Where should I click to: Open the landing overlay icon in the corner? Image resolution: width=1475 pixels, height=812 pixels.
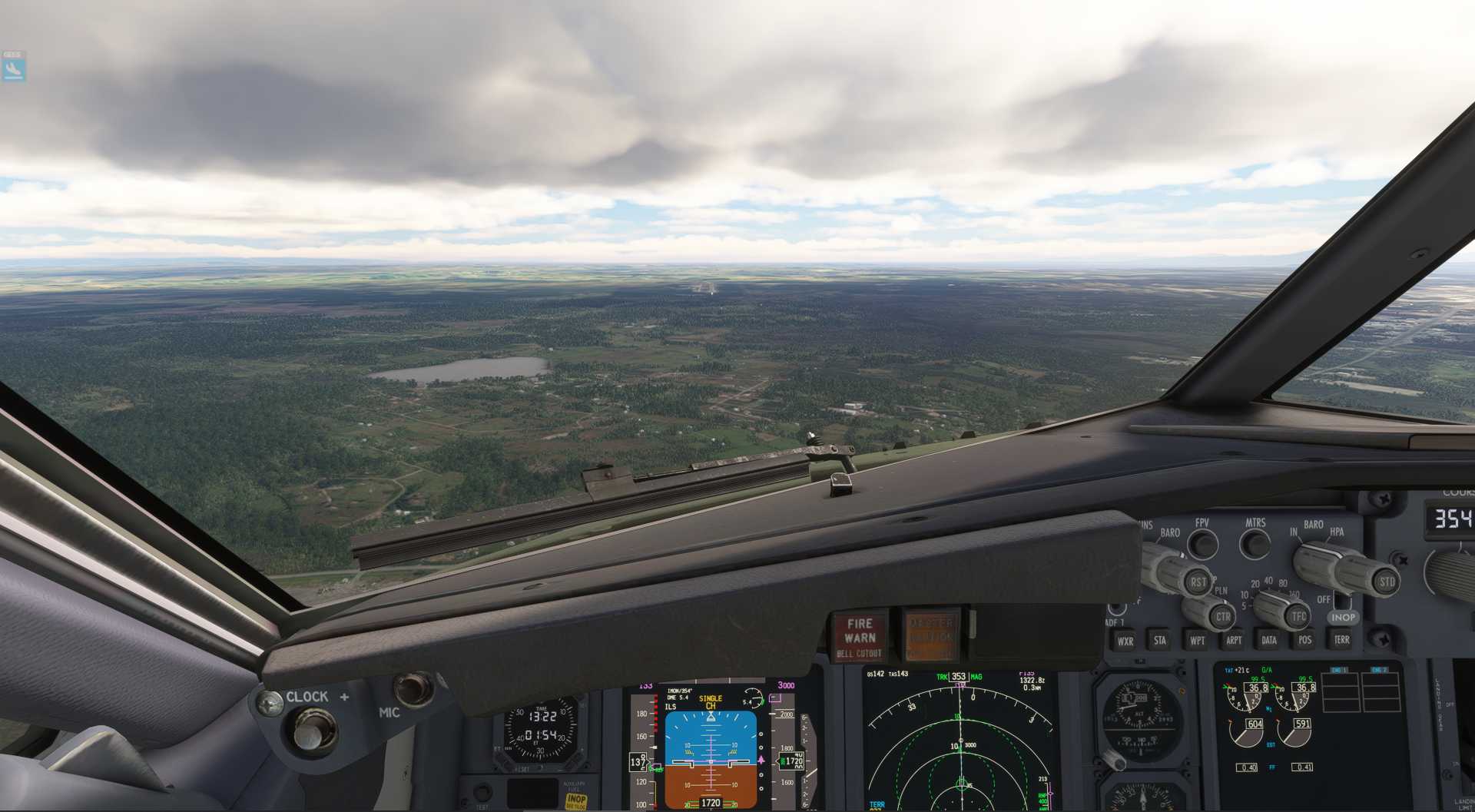coord(13,68)
